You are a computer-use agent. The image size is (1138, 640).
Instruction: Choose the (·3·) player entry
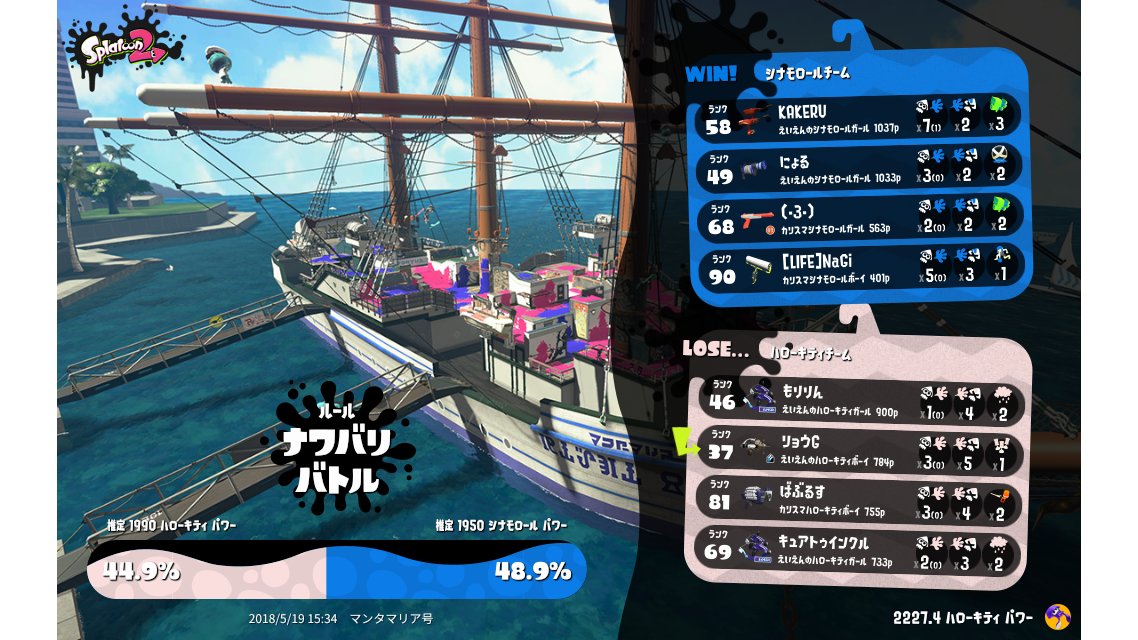pyautogui.click(x=860, y=218)
